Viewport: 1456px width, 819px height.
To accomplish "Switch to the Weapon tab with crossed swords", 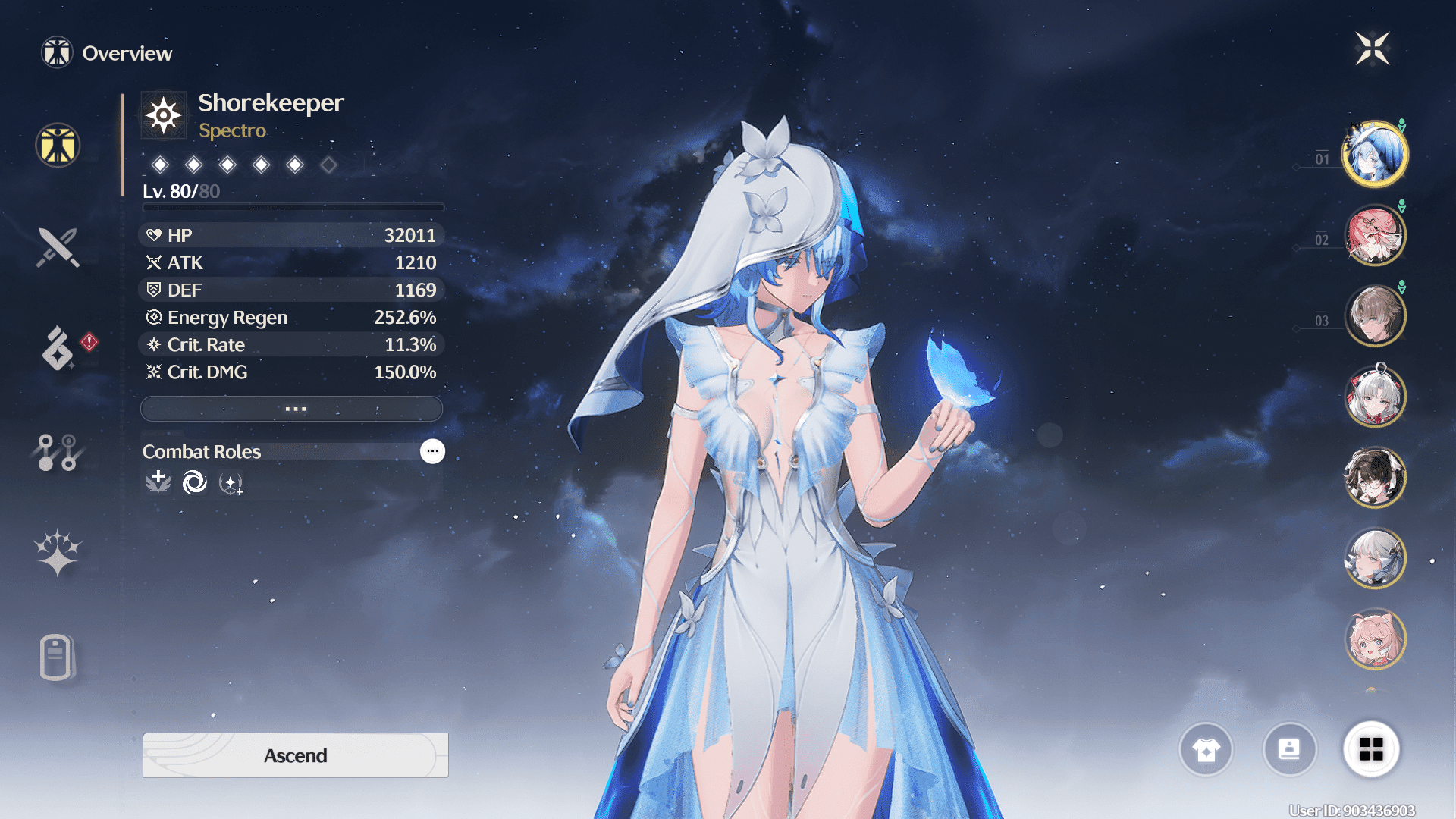I will pyautogui.click(x=58, y=247).
